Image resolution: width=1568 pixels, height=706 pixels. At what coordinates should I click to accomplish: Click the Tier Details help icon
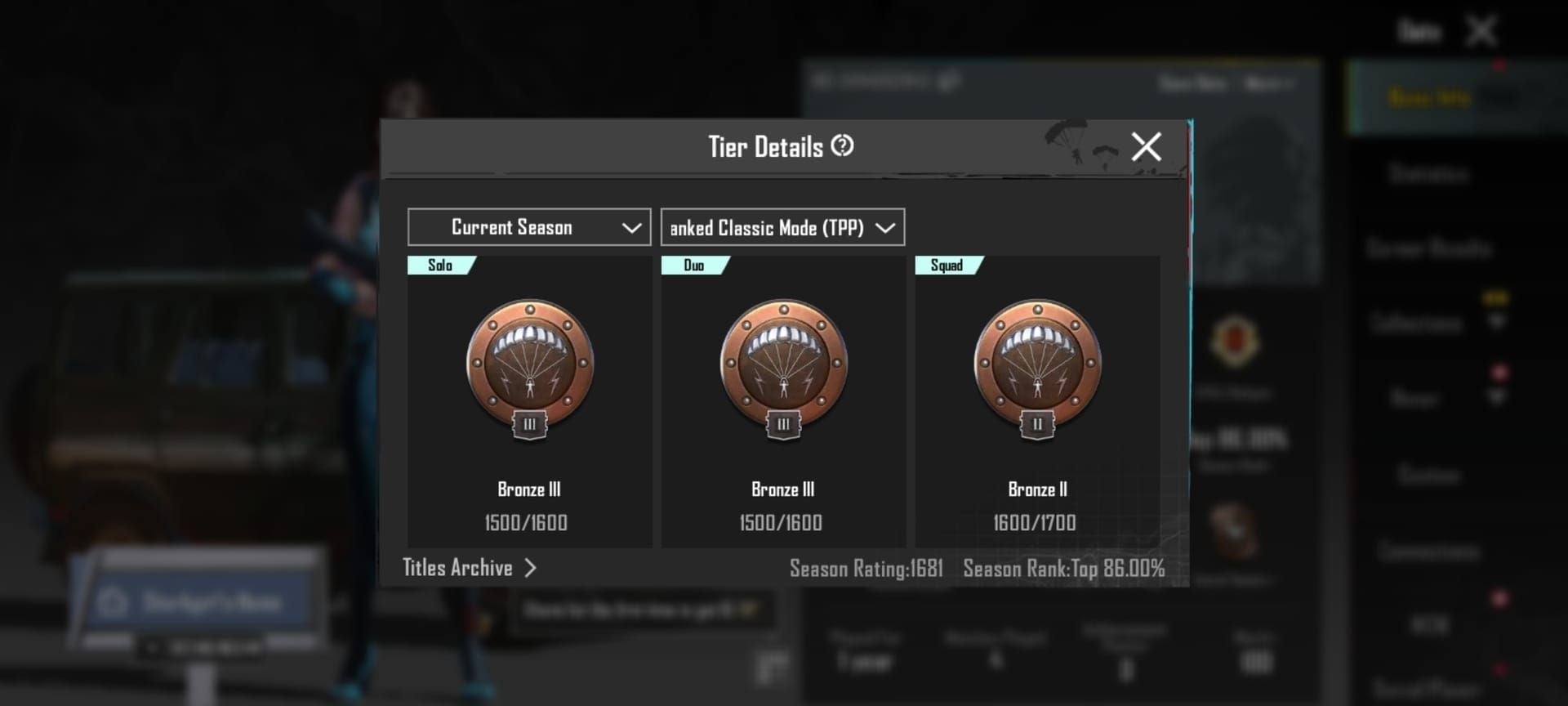843,147
